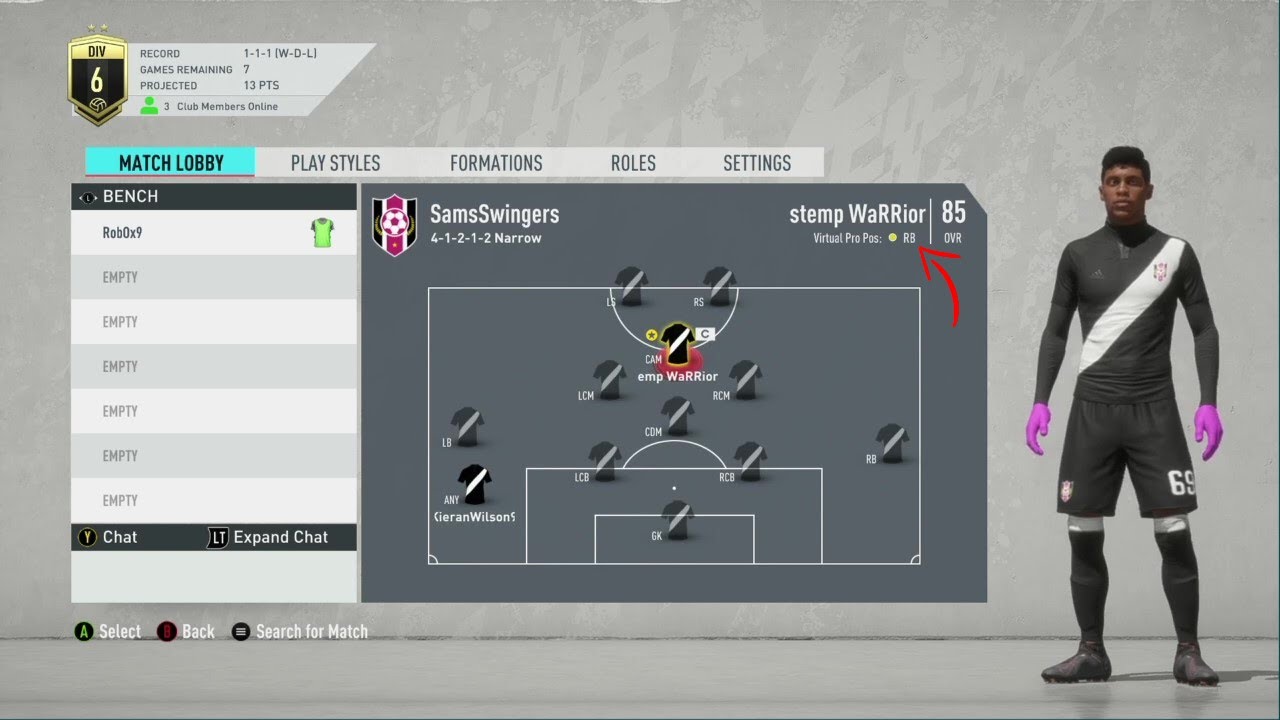The width and height of the screenshot is (1280, 720).
Task: Select the LB position shirt
Action: point(467,426)
